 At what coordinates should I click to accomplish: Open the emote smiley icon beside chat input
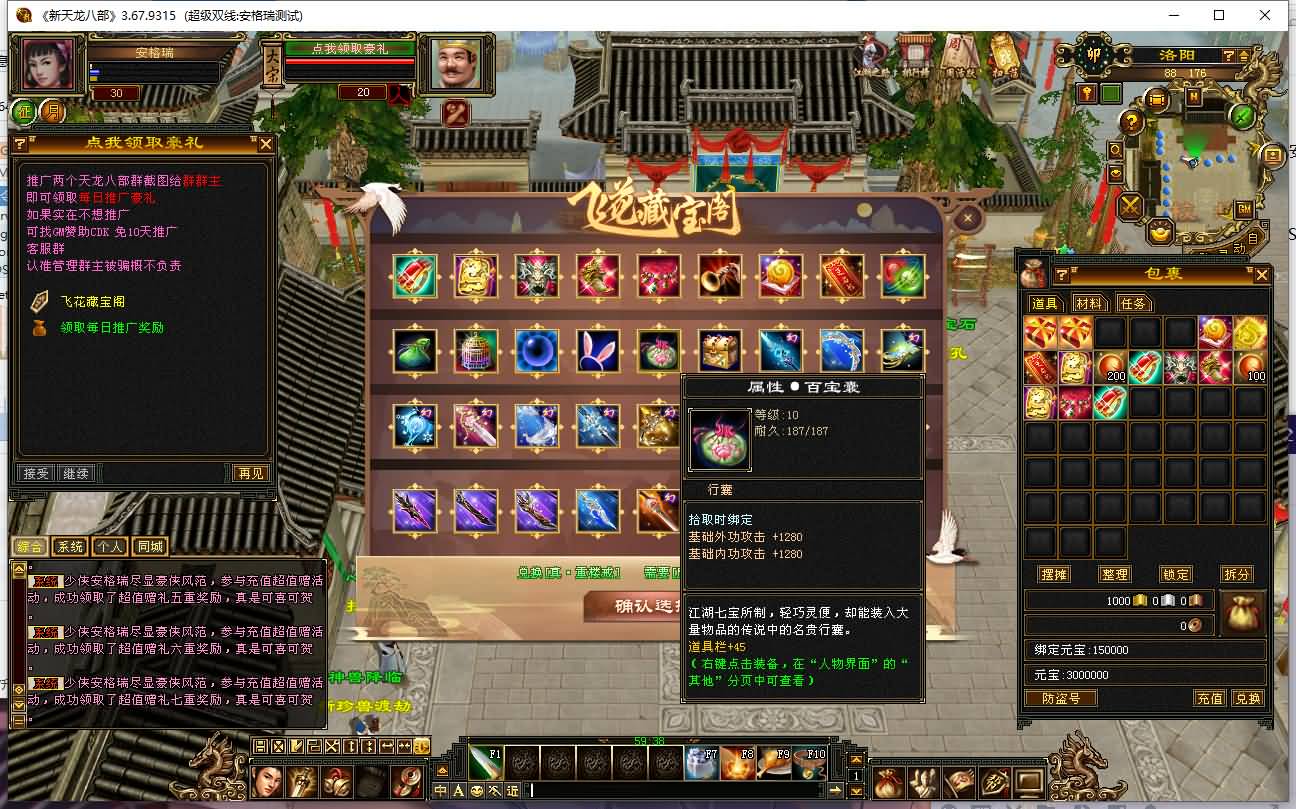[476, 790]
